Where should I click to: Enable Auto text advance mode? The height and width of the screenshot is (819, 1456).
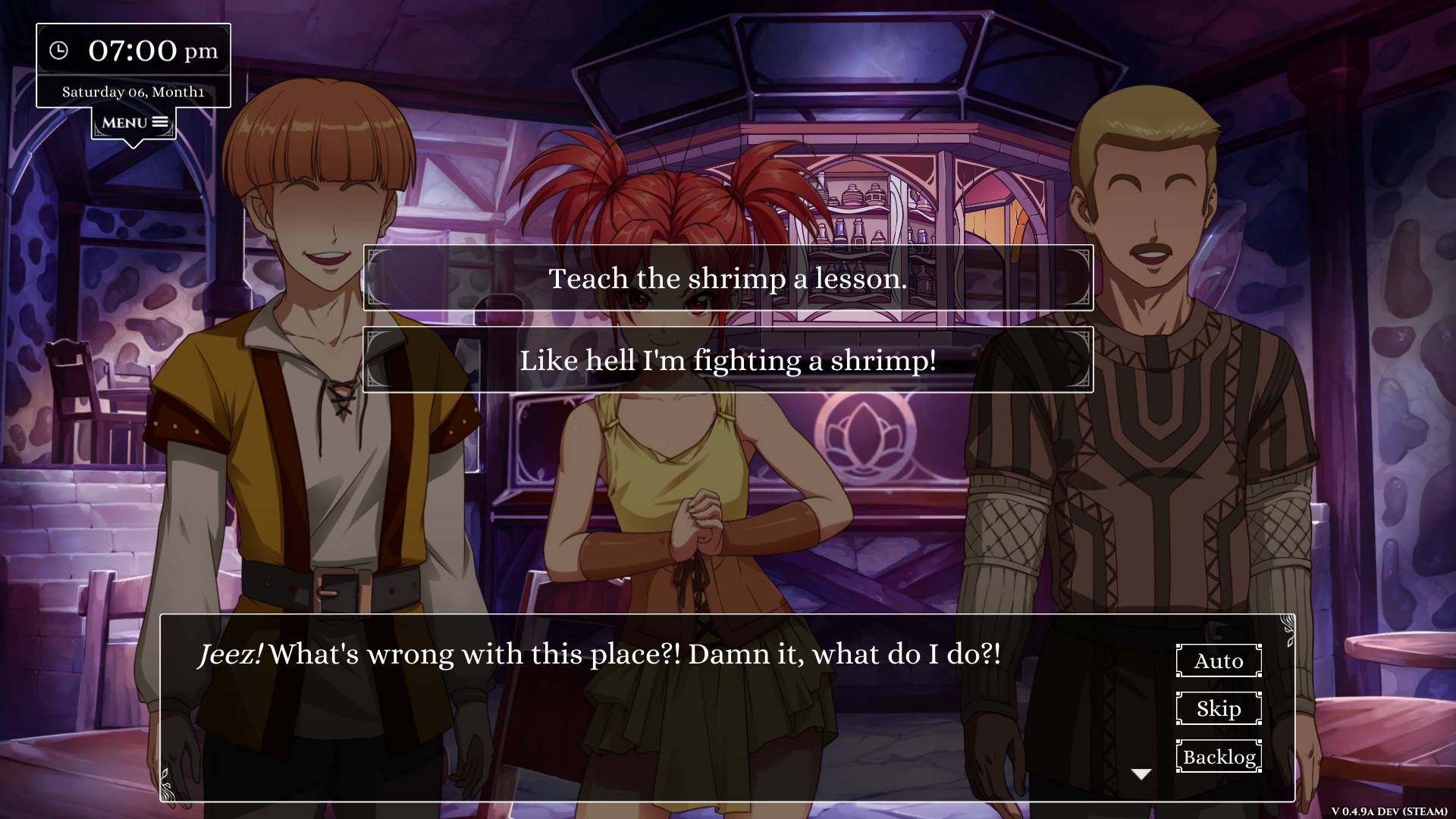(1218, 661)
